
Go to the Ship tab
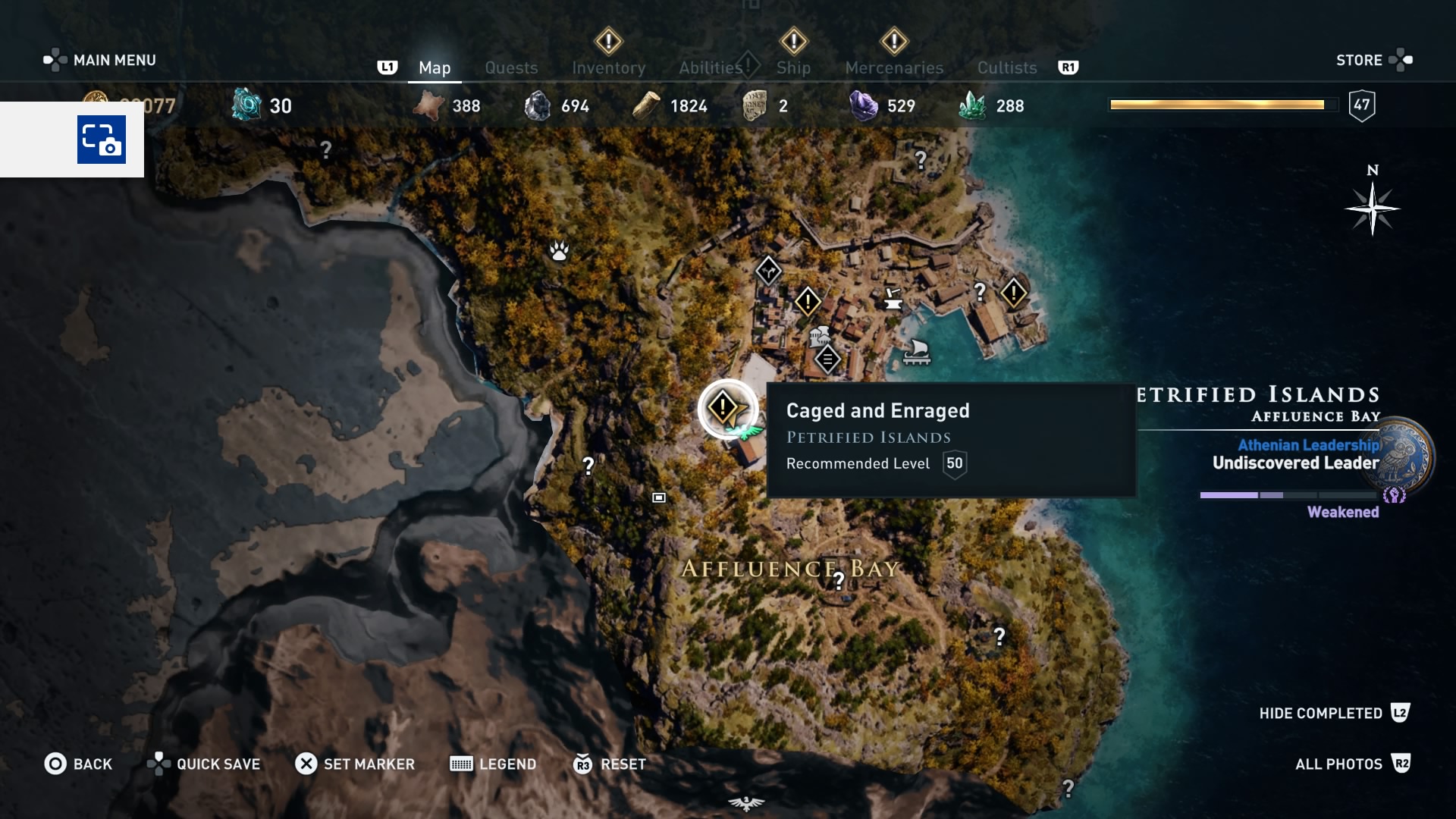[x=793, y=67]
